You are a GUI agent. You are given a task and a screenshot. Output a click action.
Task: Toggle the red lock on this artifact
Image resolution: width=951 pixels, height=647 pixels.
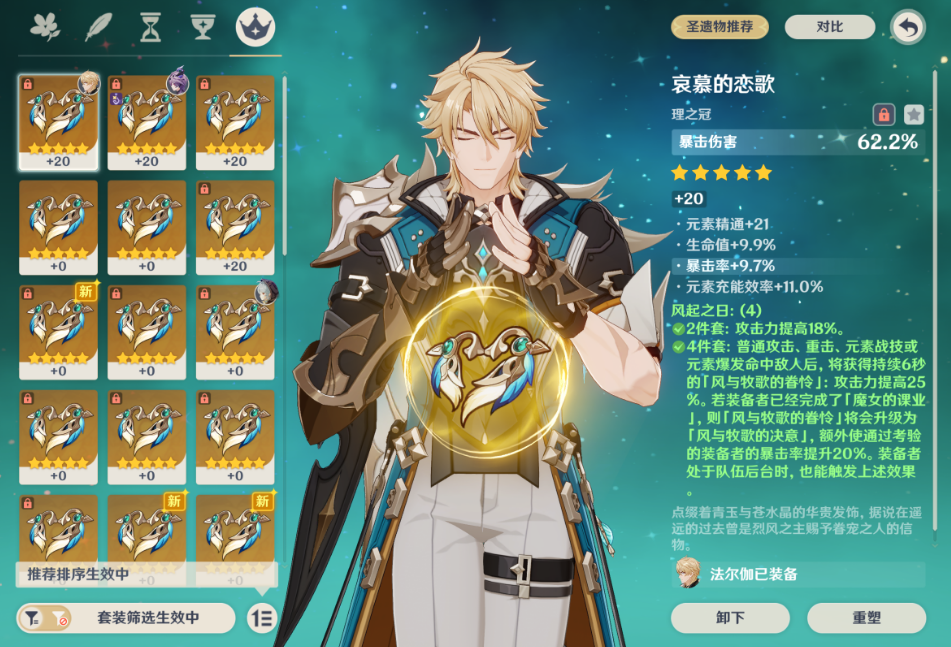coord(882,114)
